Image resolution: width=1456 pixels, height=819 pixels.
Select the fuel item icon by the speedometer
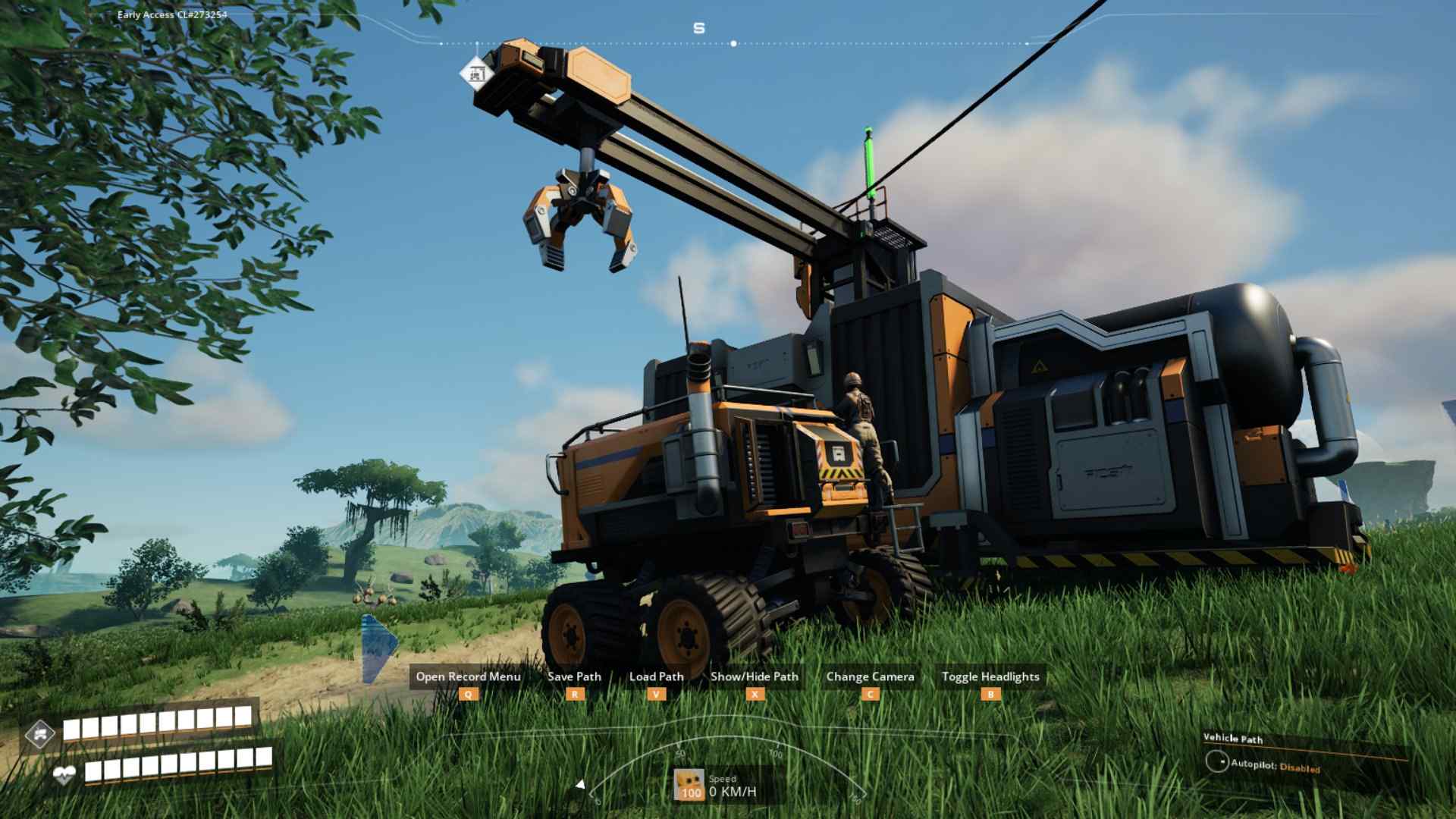click(689, 784)
